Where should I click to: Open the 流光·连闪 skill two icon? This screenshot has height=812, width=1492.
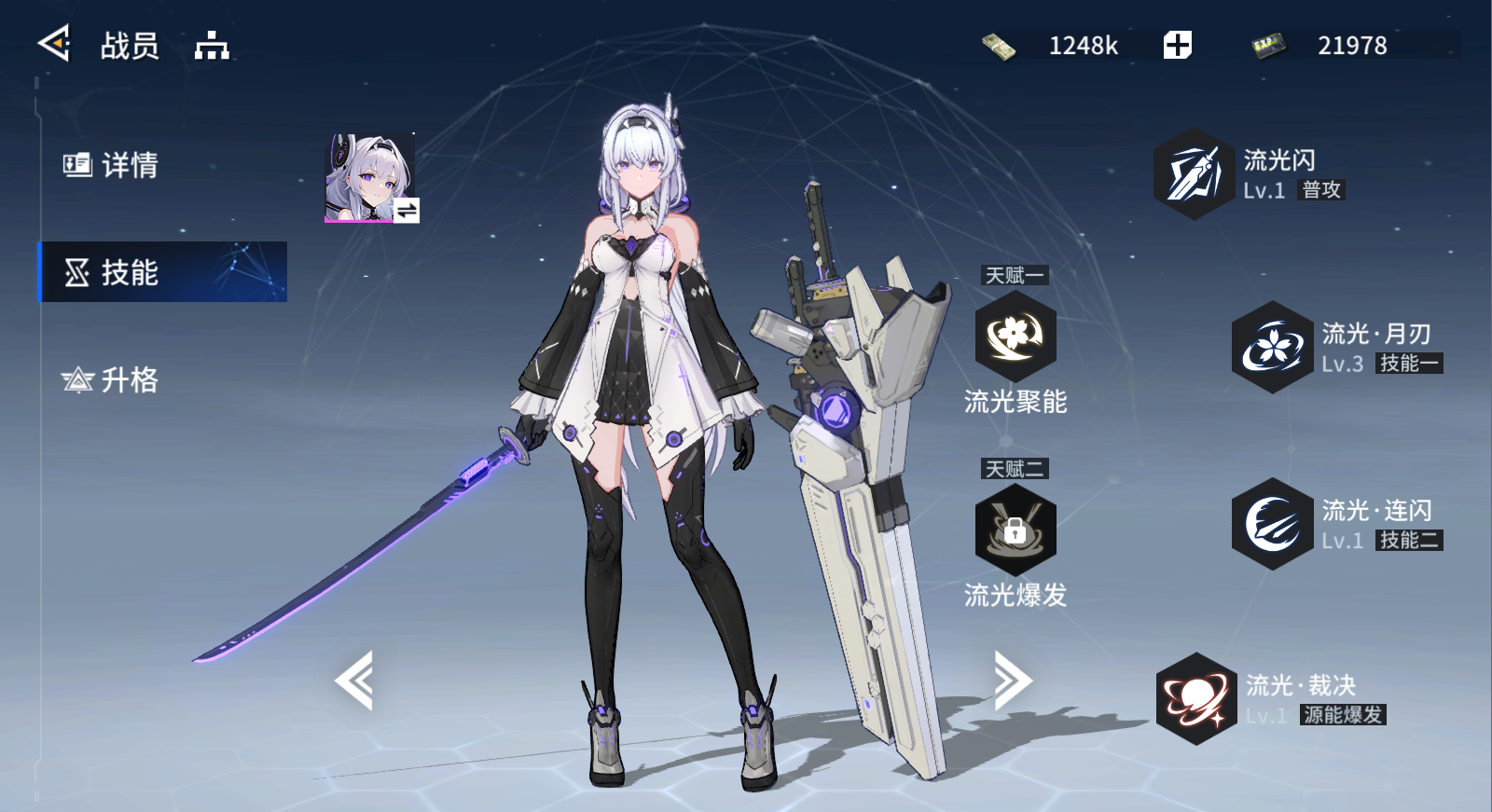[x=1272, y=524]
